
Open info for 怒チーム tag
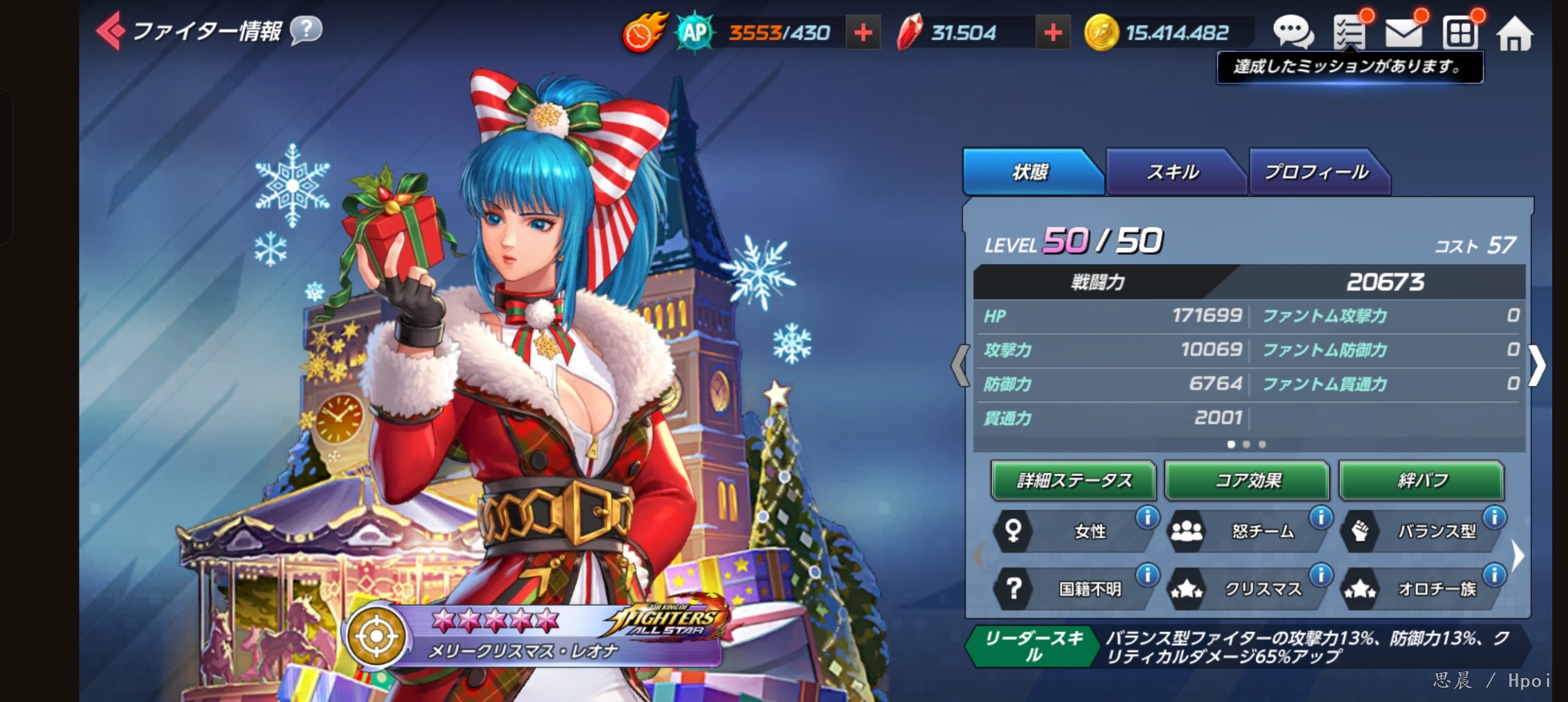(1320, 518)
